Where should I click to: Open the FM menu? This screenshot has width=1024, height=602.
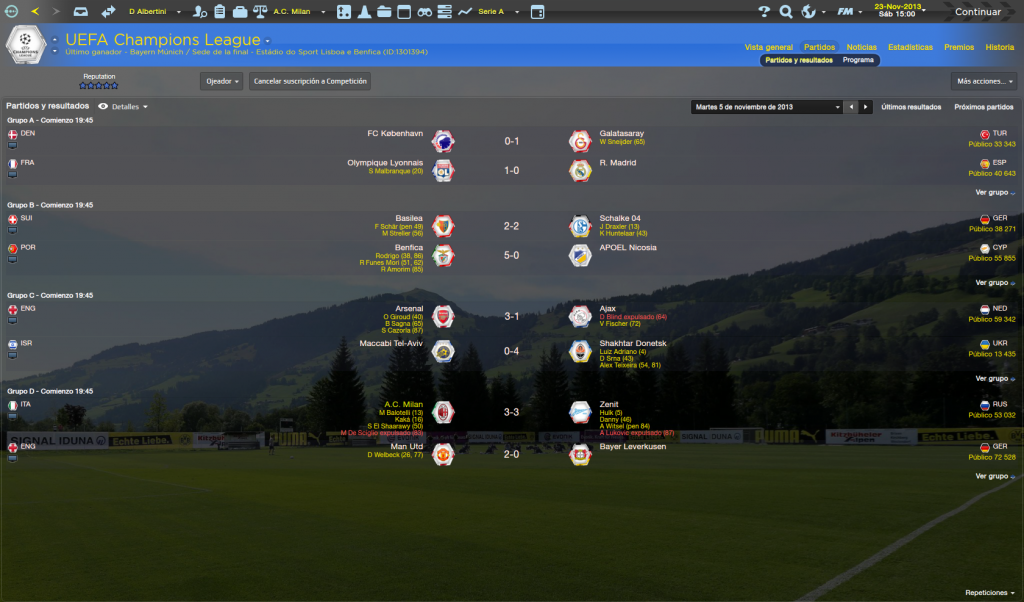tap(847, 12)
